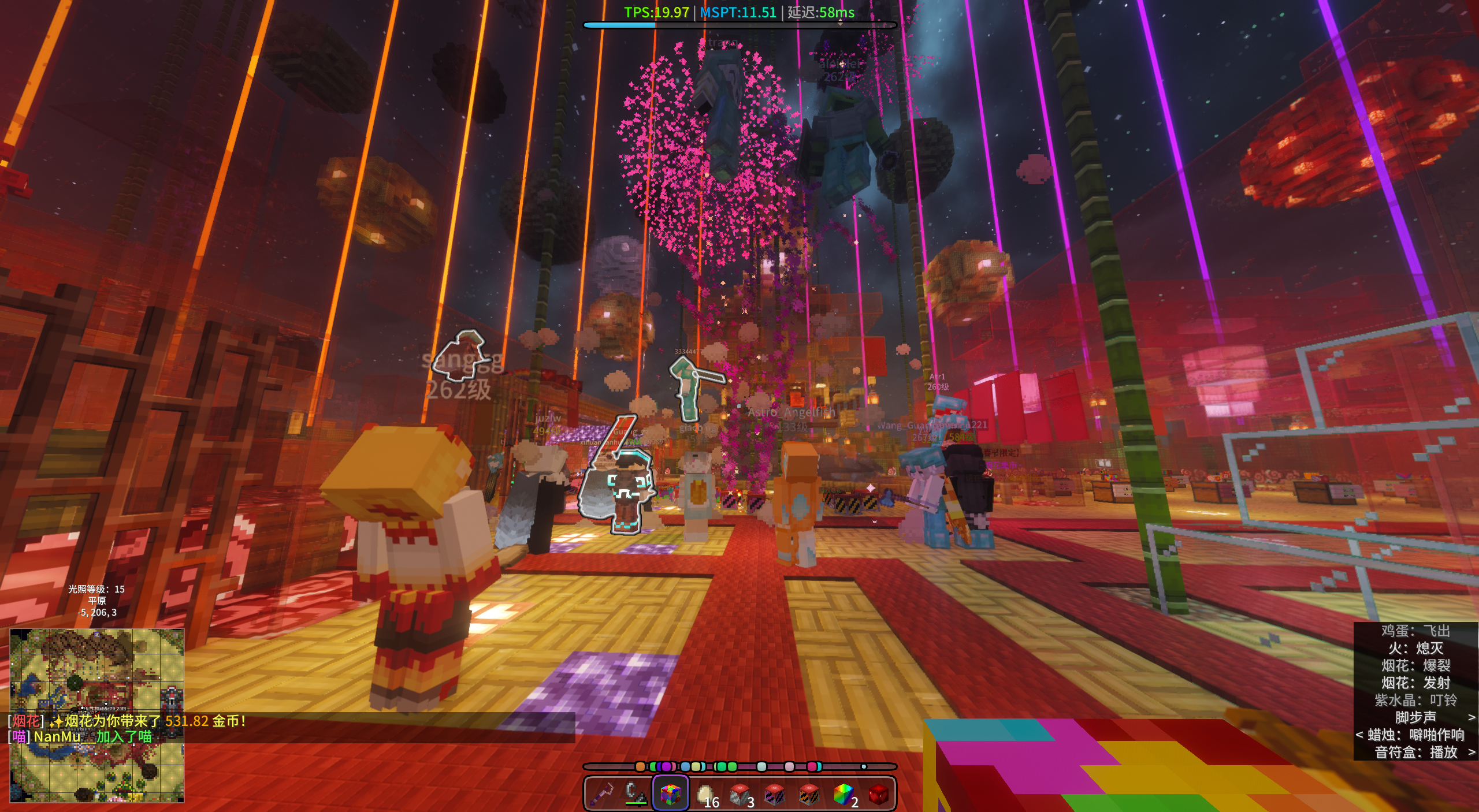Select the dark red block hotbar slot
Viewport: 1479px width, 812px height.
(878, 794)
